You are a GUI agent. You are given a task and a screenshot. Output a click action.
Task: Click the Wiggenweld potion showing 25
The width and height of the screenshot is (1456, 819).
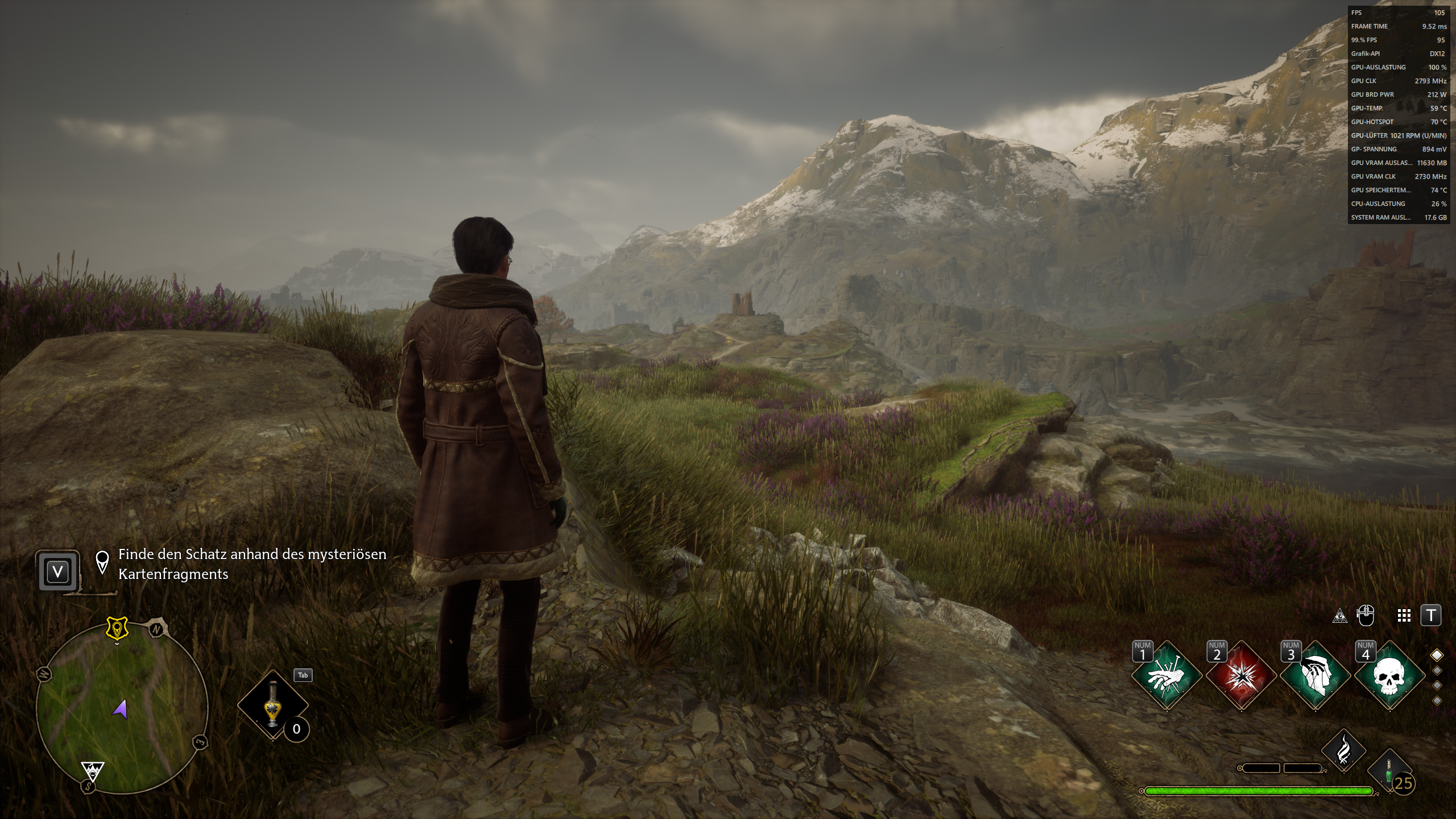(x=1389, y=770)
